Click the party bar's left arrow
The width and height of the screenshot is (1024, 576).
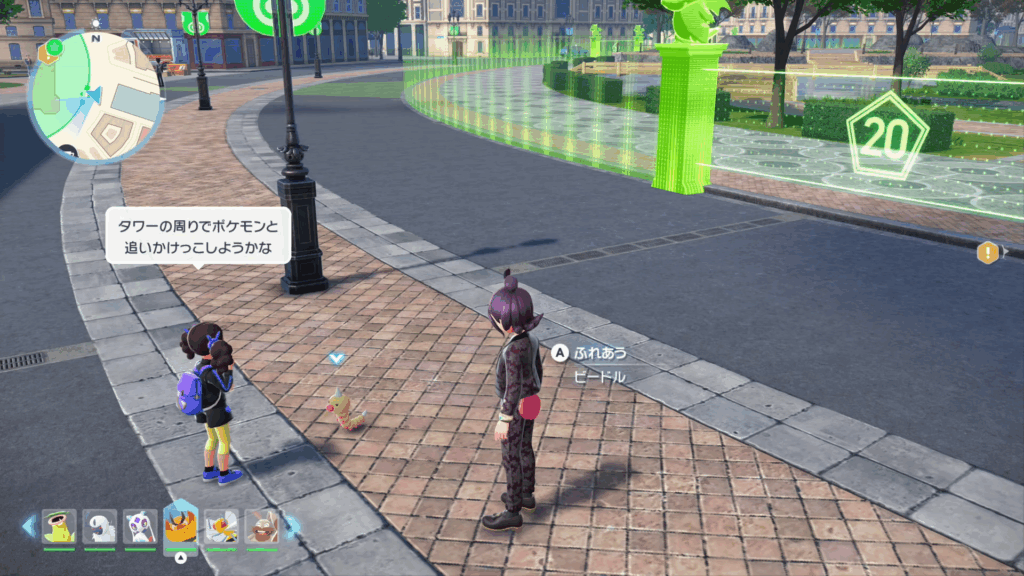tap(28, 525)
